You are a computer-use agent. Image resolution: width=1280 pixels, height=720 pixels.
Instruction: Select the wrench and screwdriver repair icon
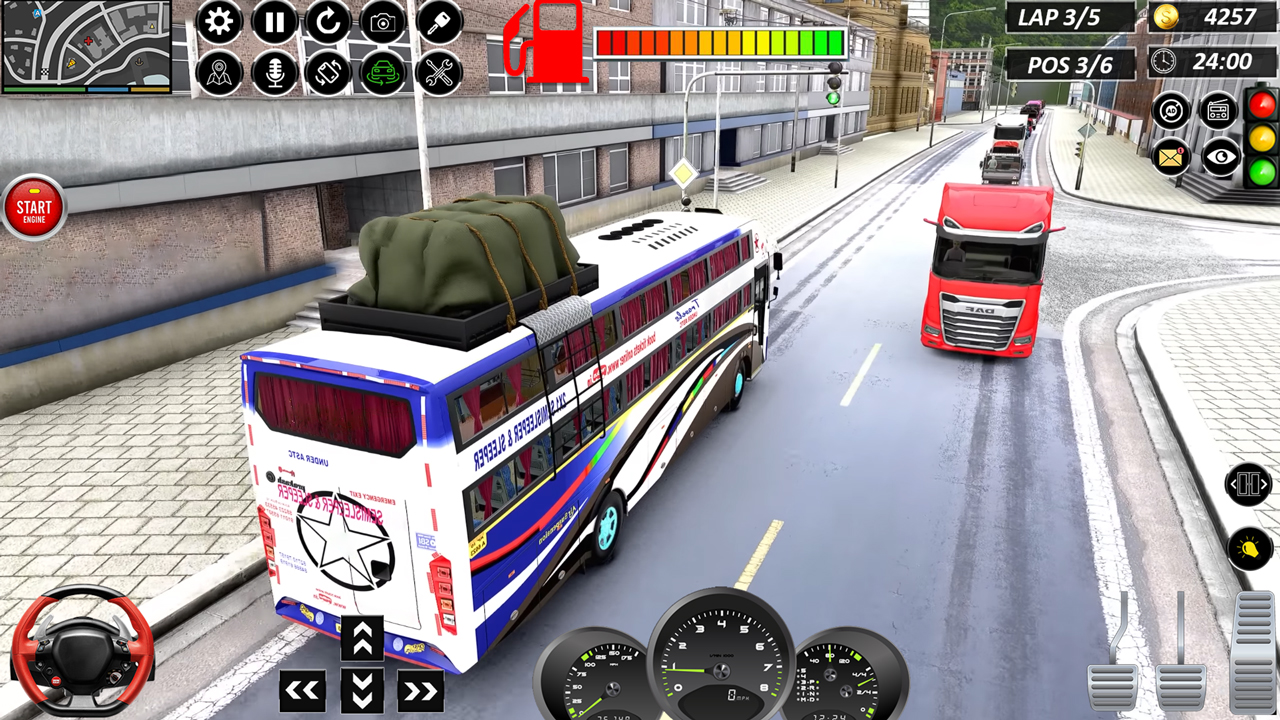click(x=437, y=72)
